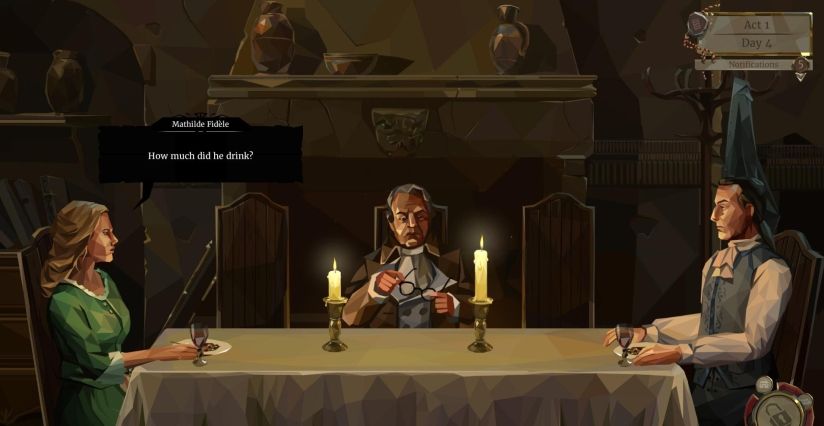Advance Mathilde Fidèle's dialogue box
The image size is (824, 426).
(x=200, y=155)
